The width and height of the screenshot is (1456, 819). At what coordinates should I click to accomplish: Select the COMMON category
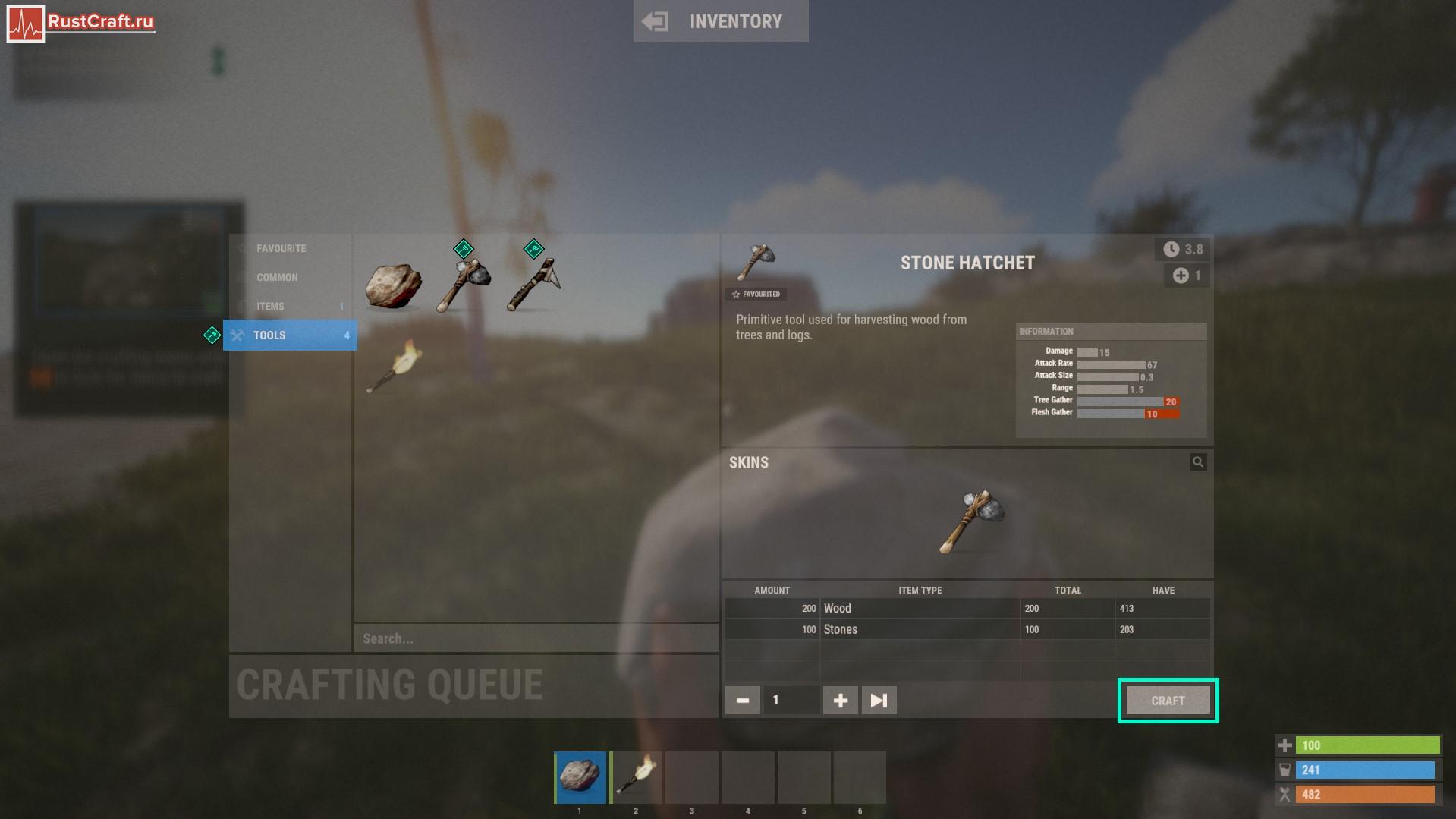278,277
